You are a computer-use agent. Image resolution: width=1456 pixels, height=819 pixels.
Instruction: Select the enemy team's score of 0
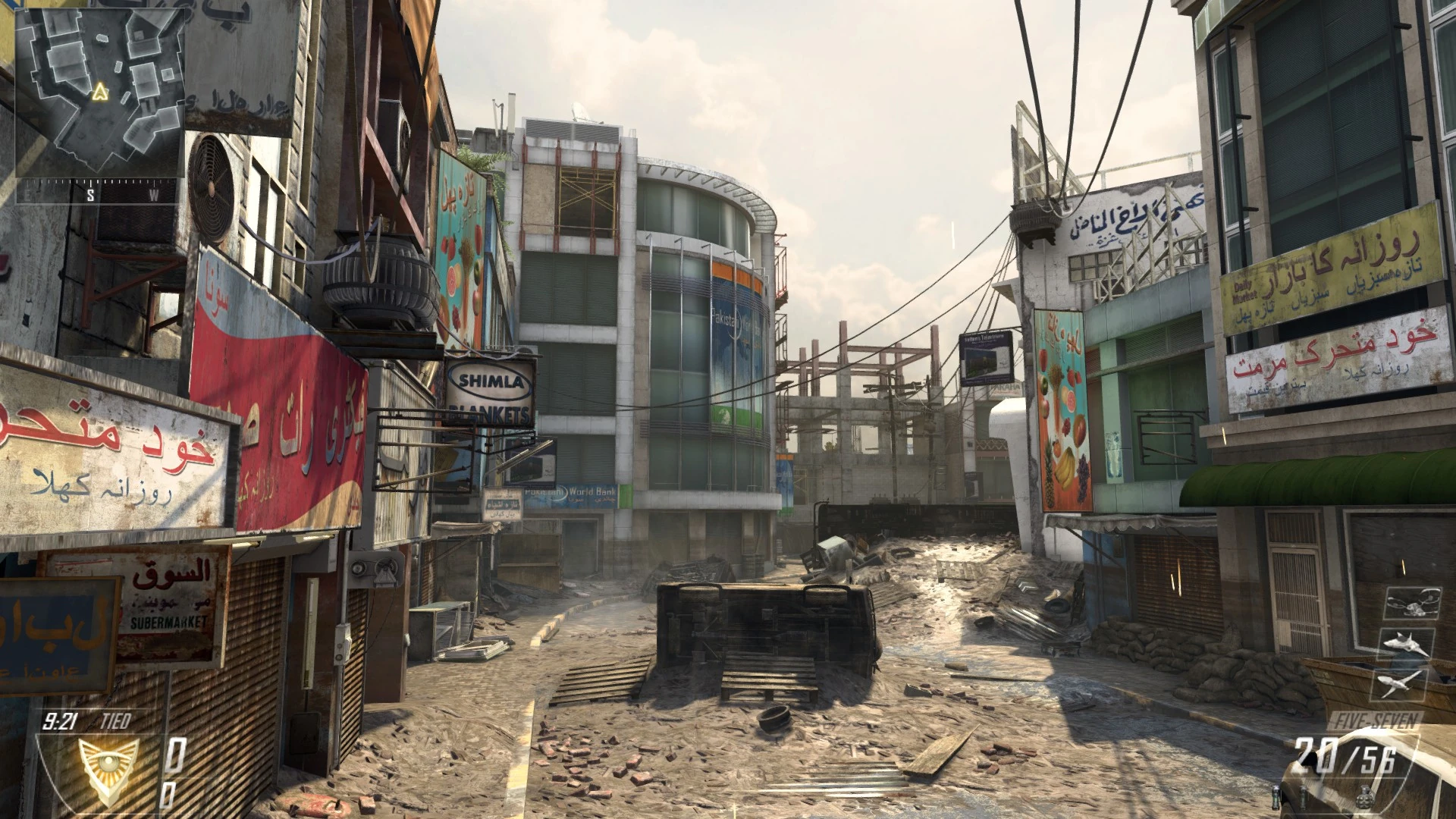(x=168, y=795)
